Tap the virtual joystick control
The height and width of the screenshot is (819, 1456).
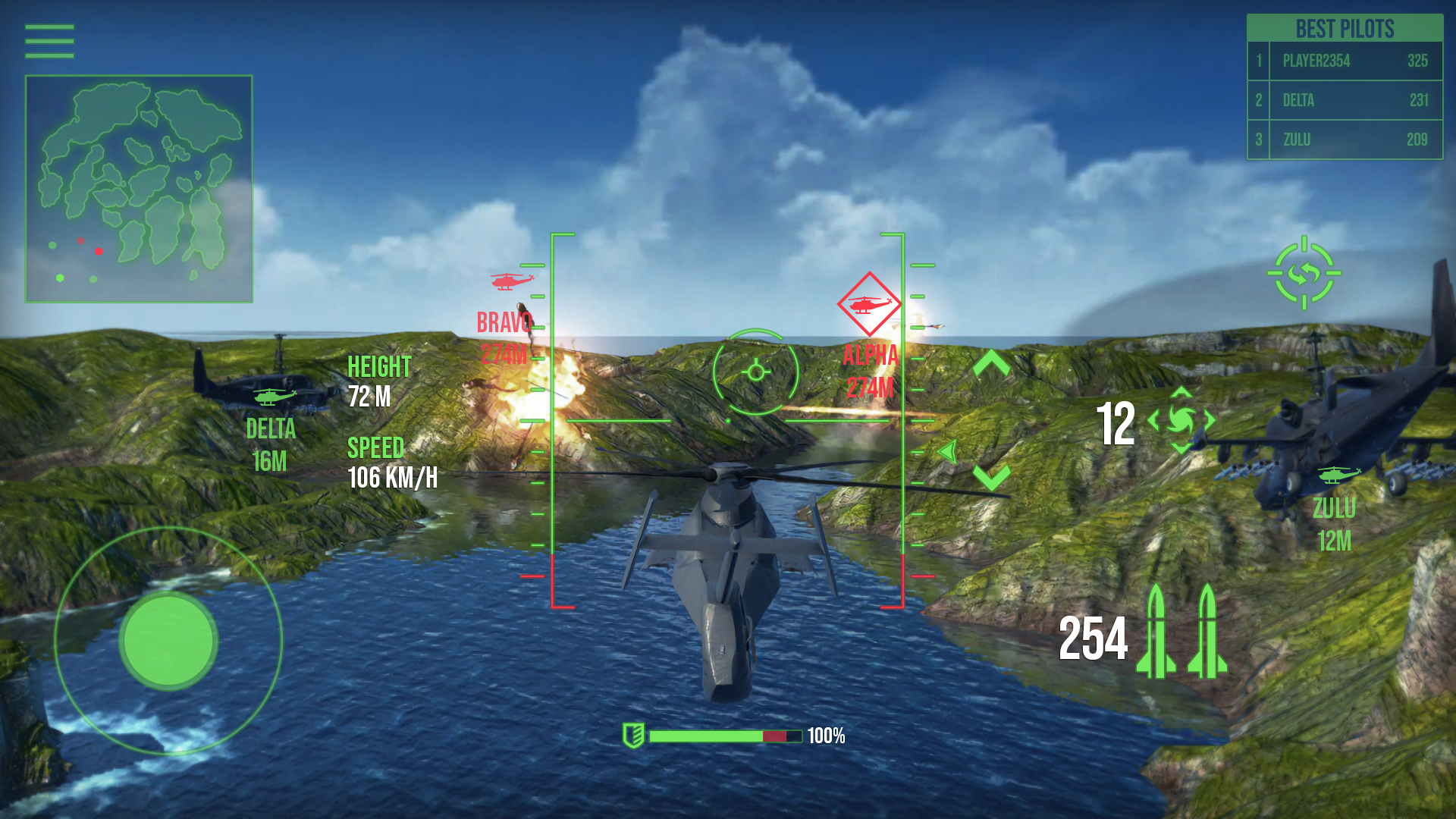coord(168,641)
